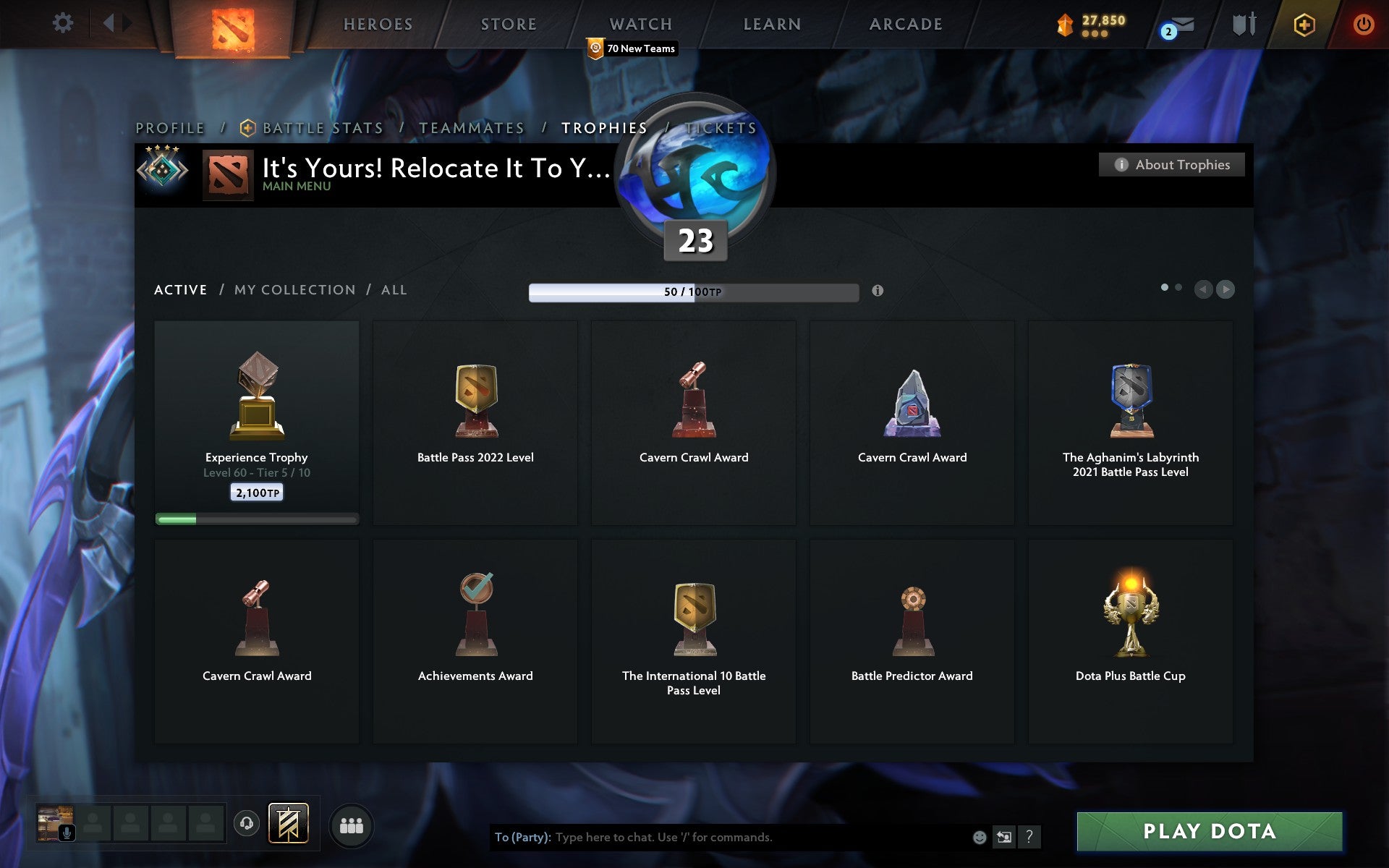This screenshot has height=868, width=1389.
Task: Click the guild banner icon near party slots
Action: (x=286, y=822)
